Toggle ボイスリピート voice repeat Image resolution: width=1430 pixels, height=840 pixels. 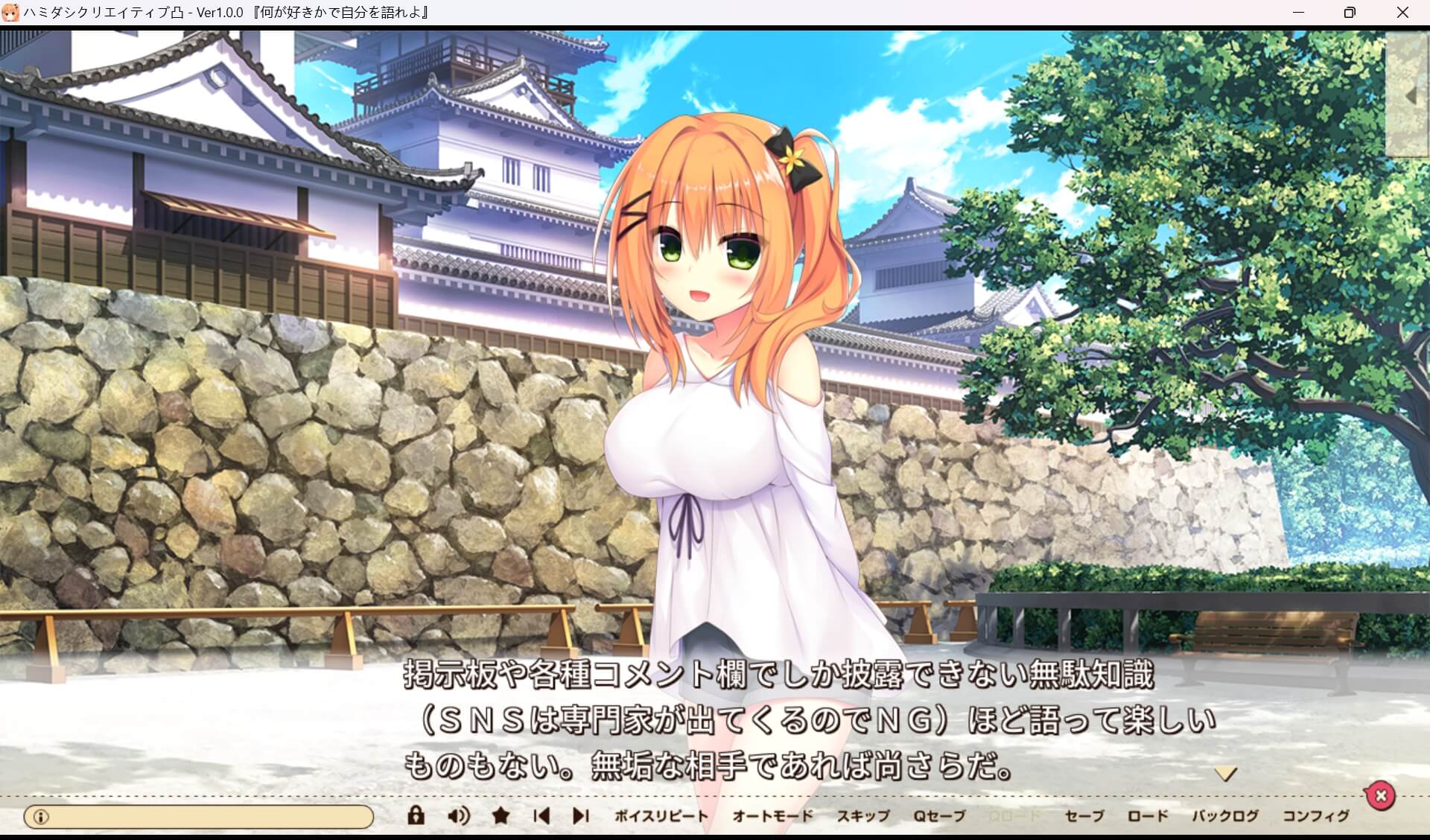(662, 816)
